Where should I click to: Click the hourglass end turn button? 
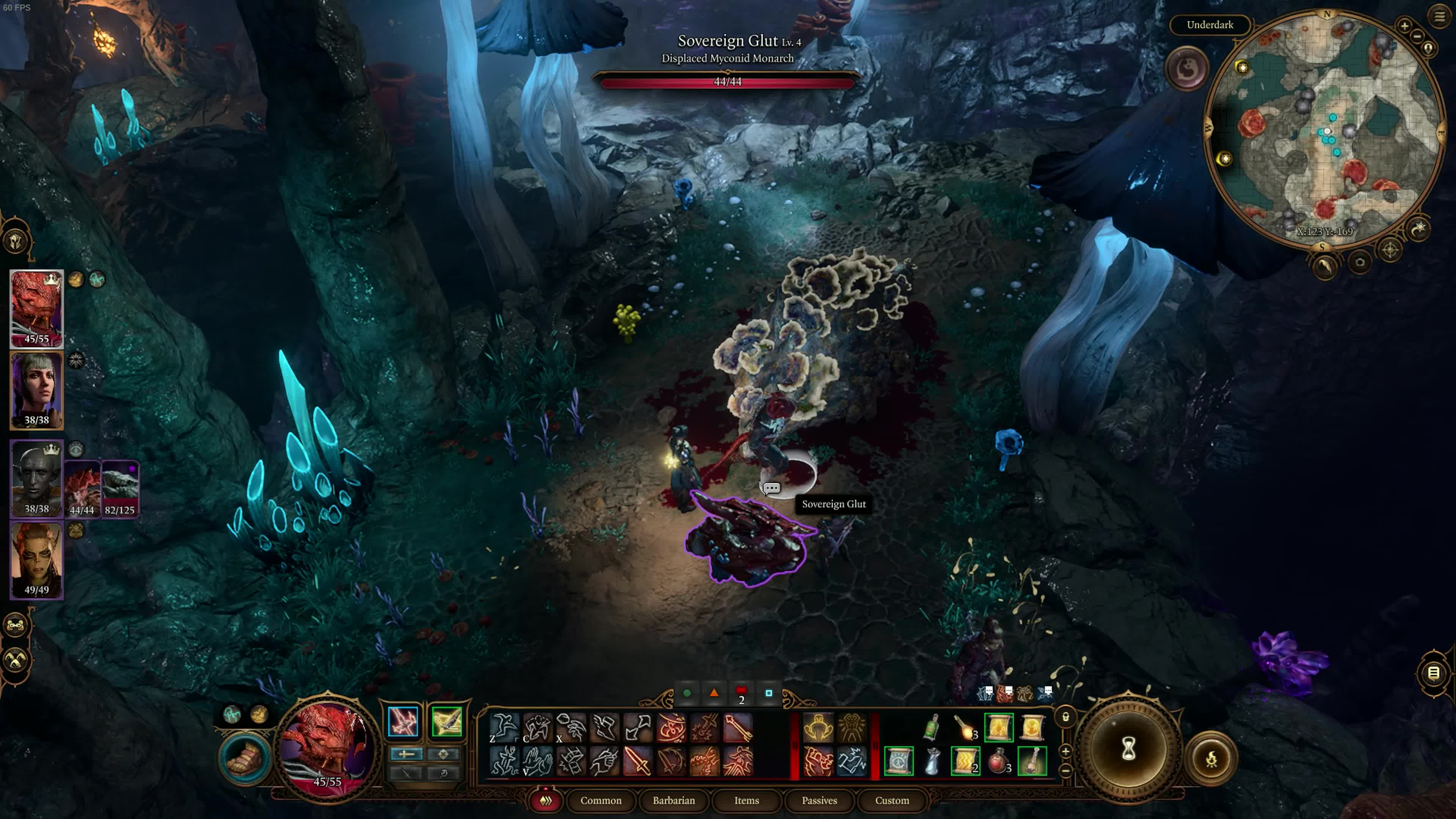click(x=1128, y=750)
